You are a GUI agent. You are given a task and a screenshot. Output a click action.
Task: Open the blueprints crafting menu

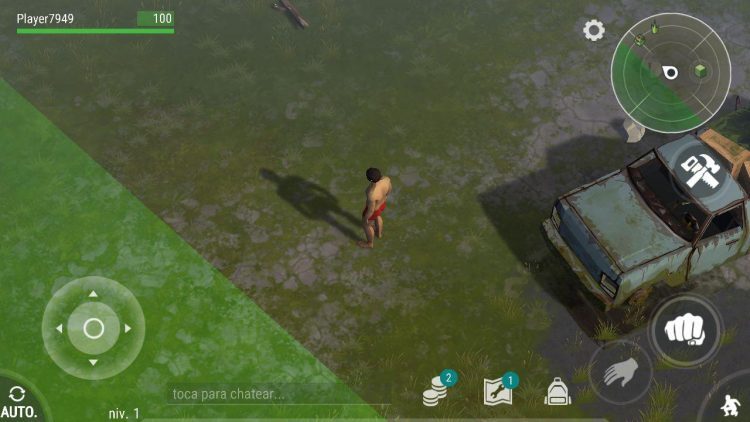tap(497, 391)
